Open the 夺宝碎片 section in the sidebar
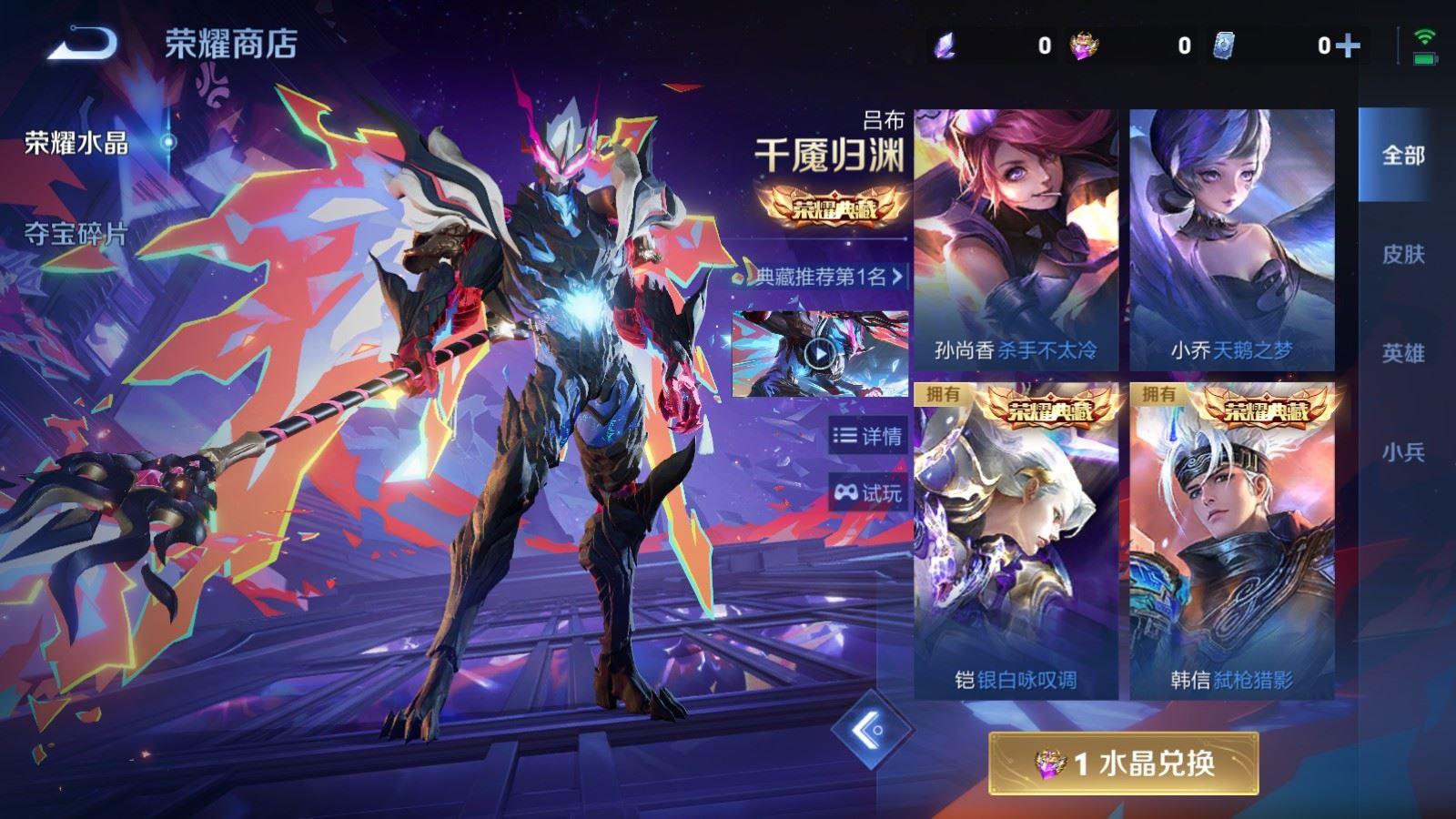Viewport: 1456px width, 819px height. tap(77, 232)
